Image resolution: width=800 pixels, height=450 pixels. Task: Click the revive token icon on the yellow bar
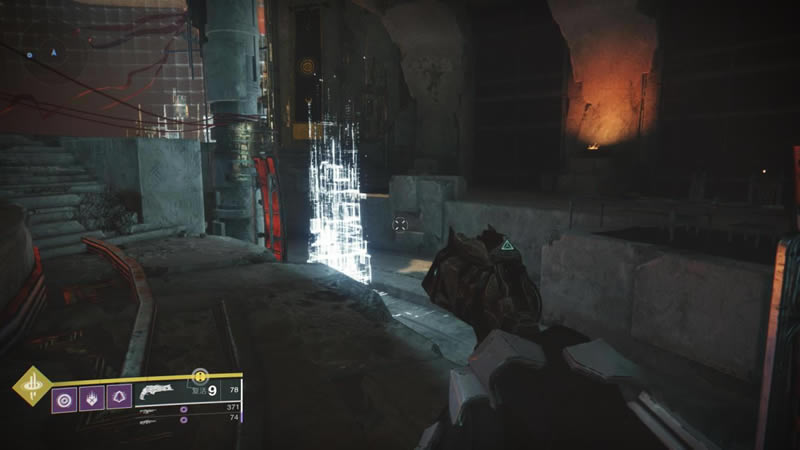tap(200, 375)
